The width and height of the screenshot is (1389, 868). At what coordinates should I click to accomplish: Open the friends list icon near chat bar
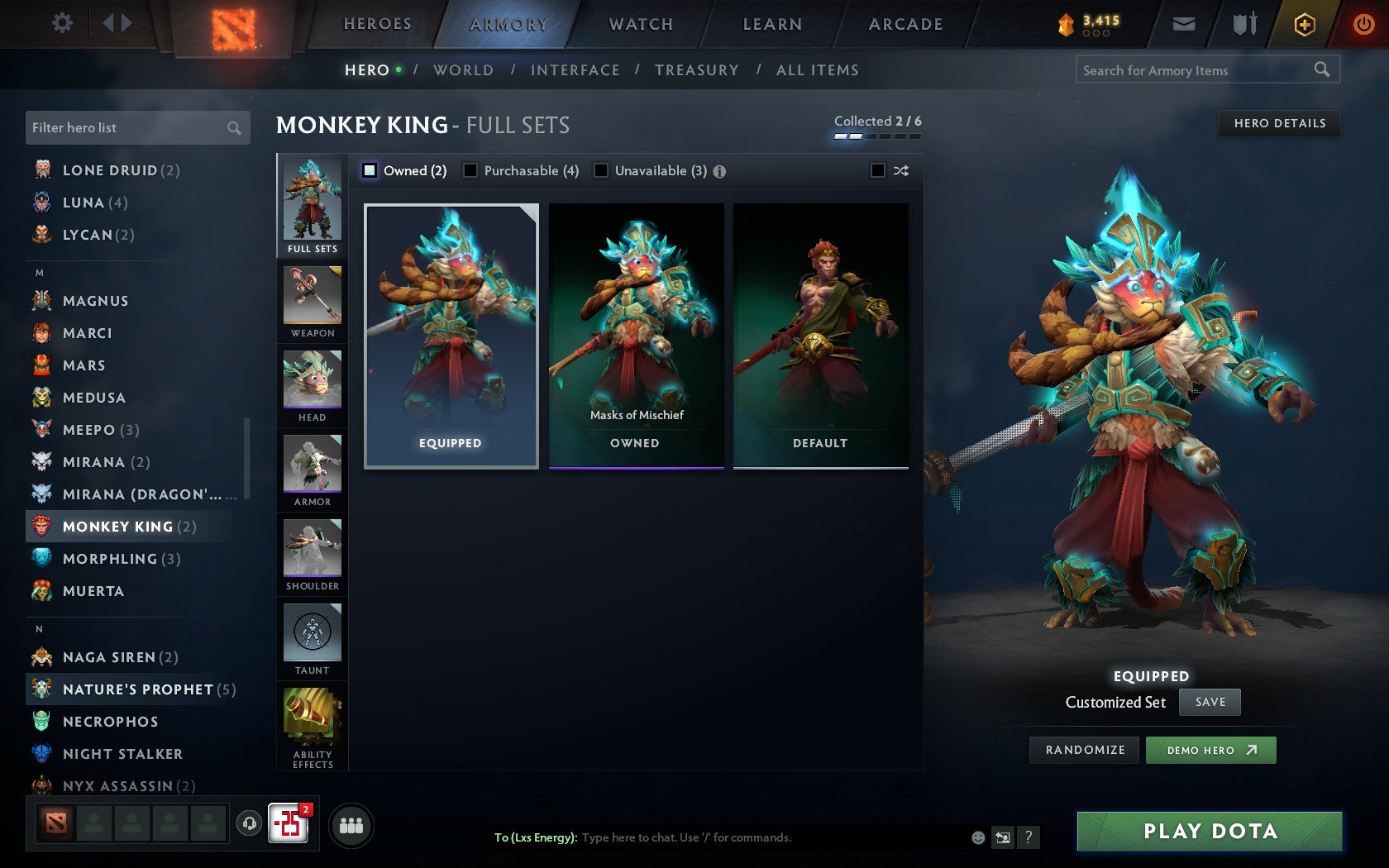[353, 826]
